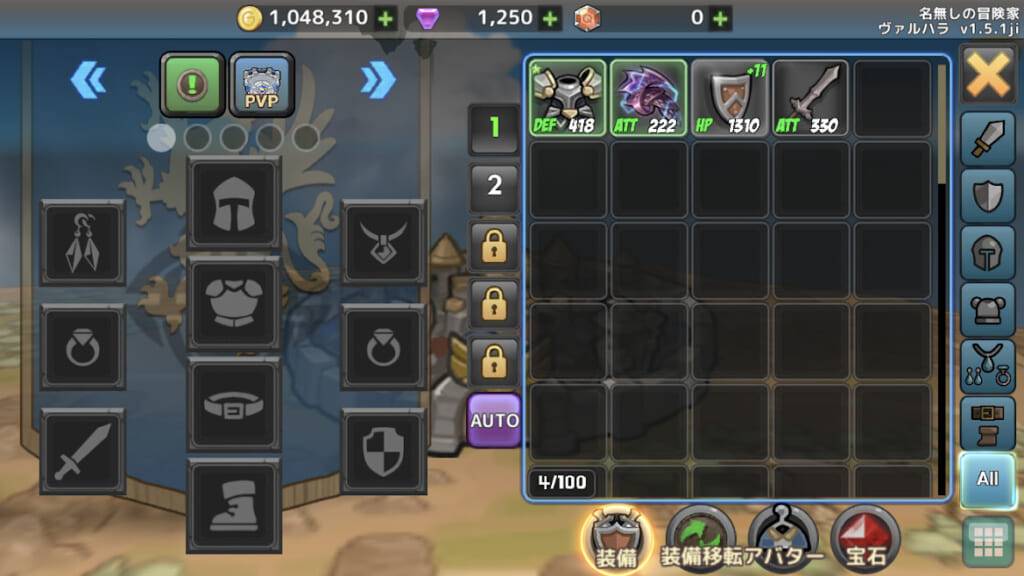Click the empty helmet equipment slot
Viewport: 1024px width, 576px height.
(x=234, y=203)
